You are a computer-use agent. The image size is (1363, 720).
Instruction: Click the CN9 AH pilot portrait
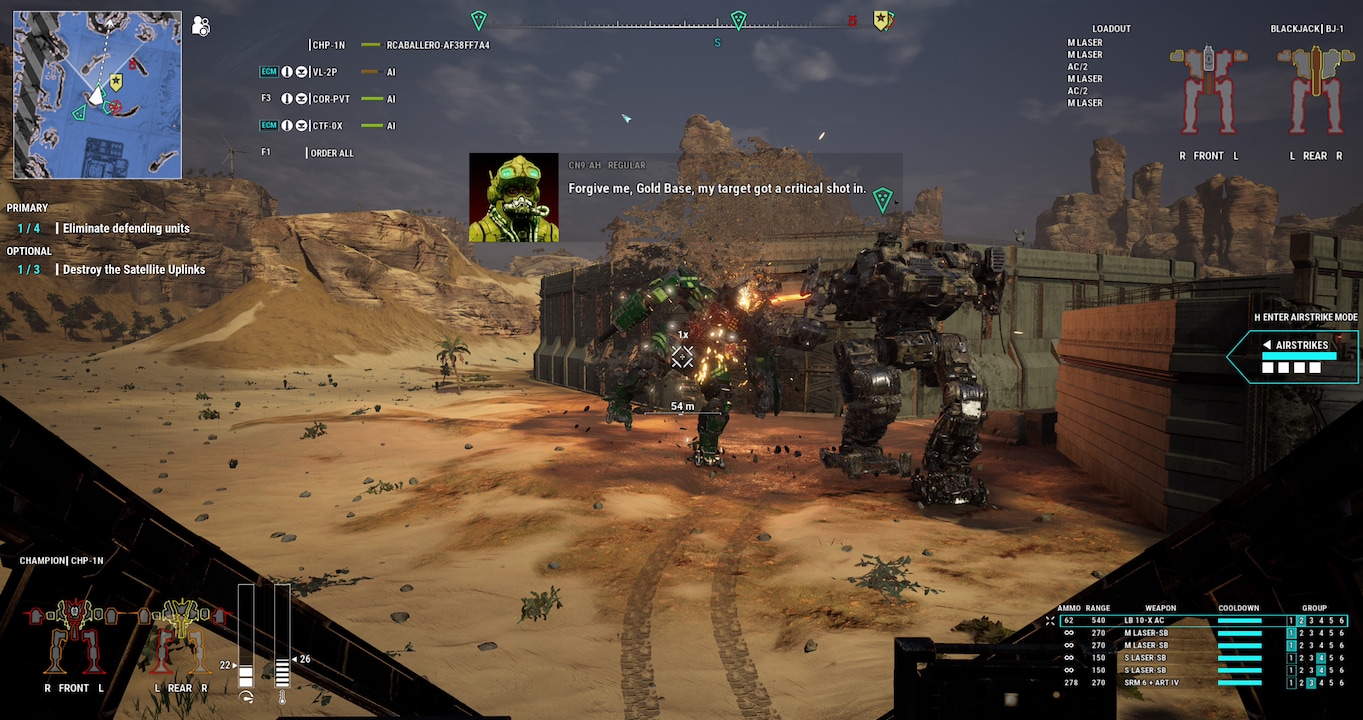(x=513, y=197)
